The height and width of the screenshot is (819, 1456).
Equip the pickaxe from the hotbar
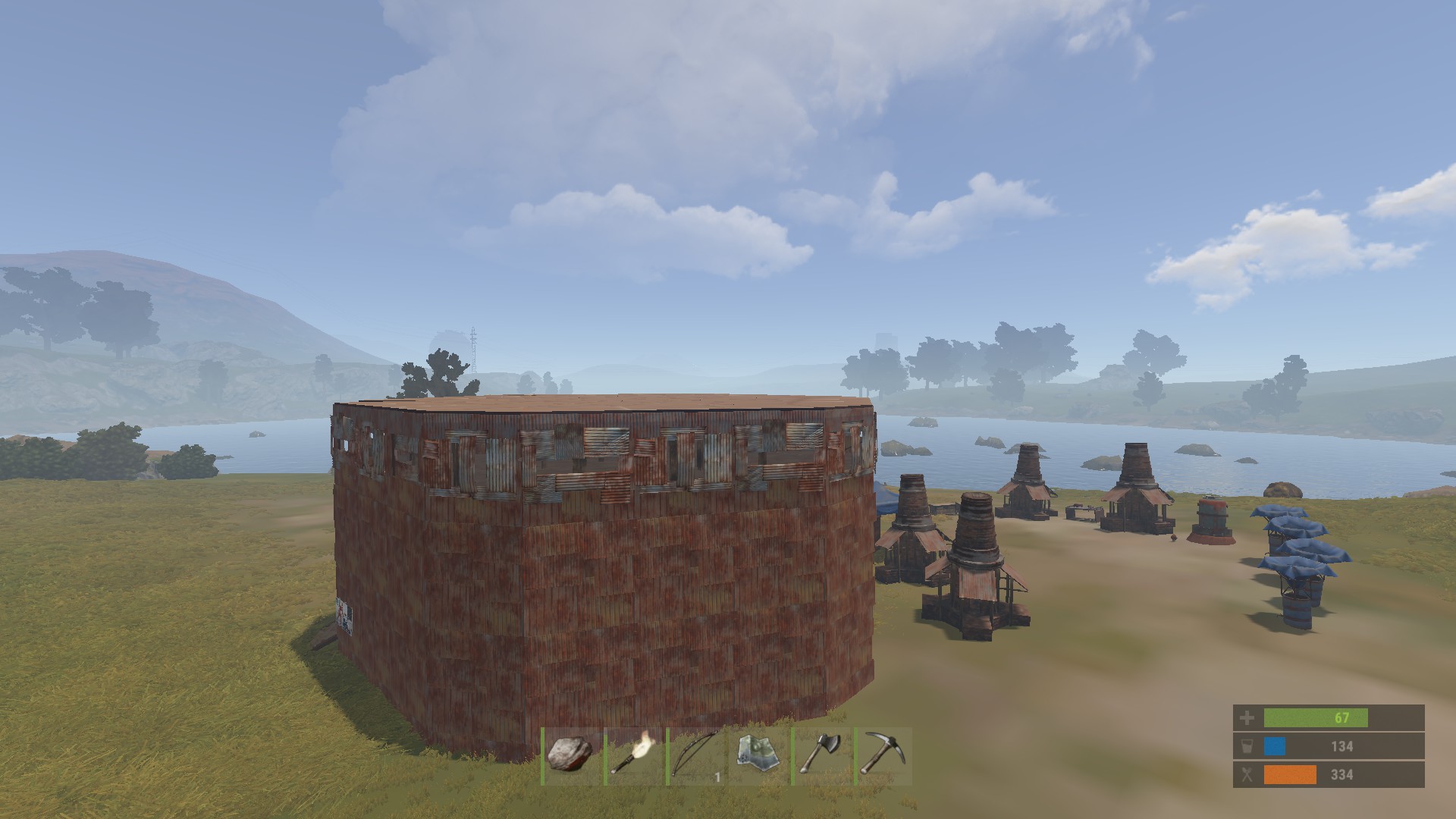pos(883,756)
